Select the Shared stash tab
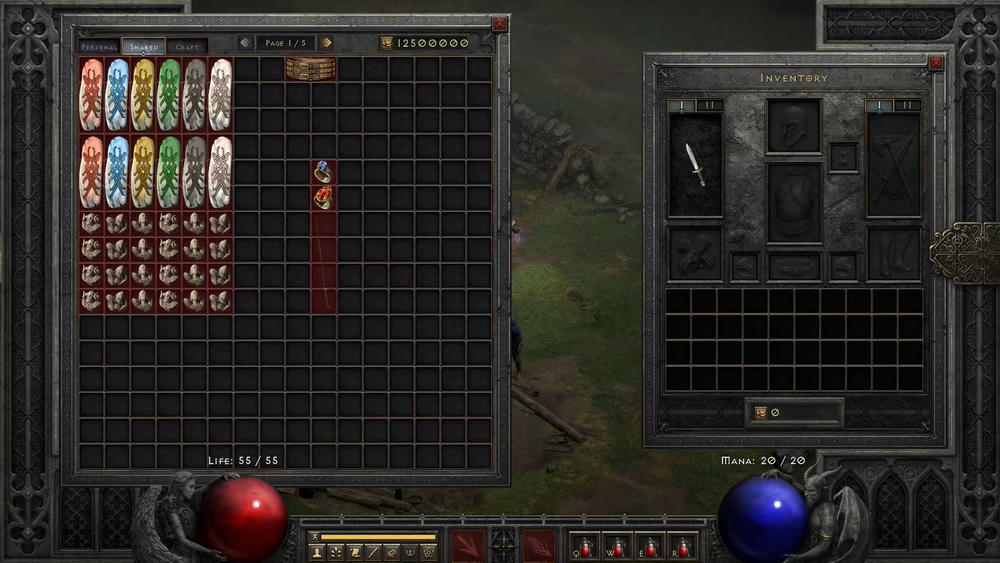The width and height of the screenshot is (1000, 563). [144, 47]
